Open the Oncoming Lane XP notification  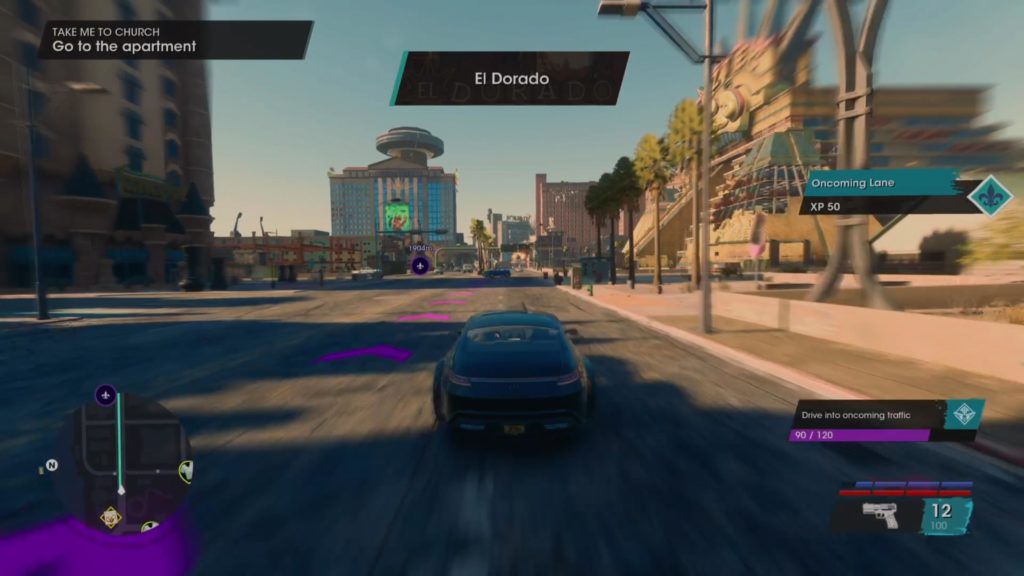(879, 194)
